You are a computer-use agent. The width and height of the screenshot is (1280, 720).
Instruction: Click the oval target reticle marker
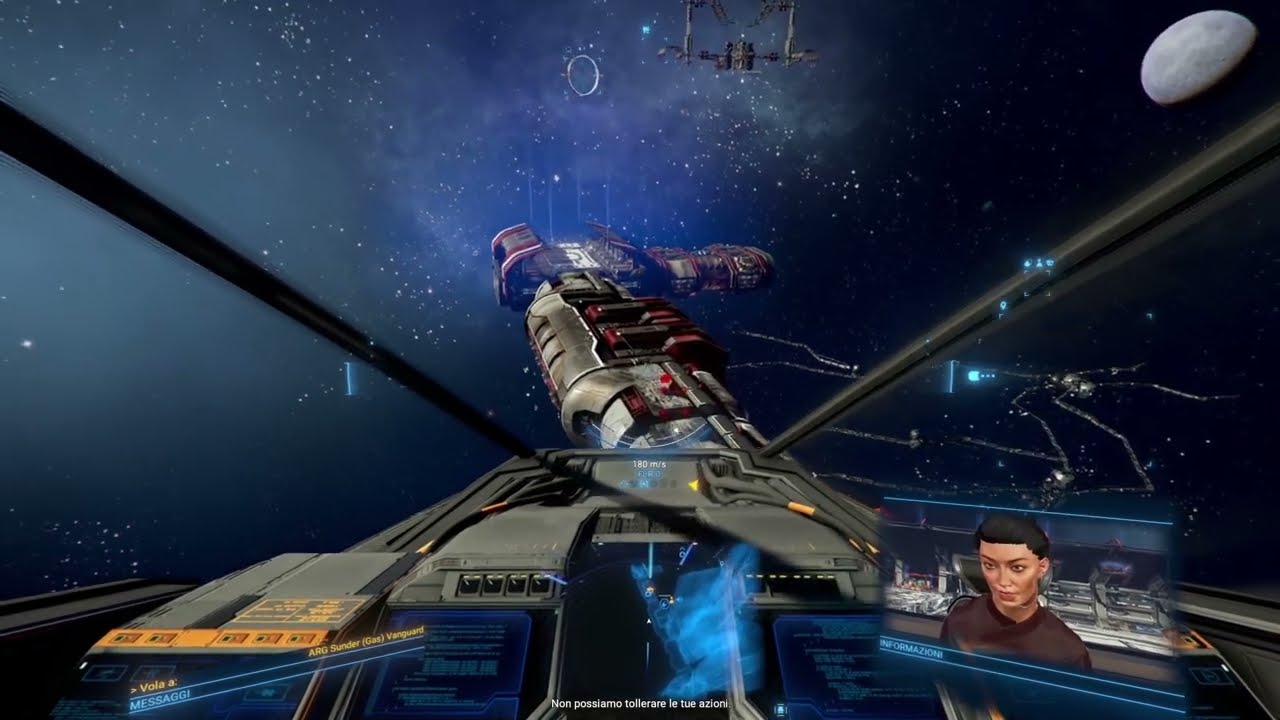click(583, 75)
